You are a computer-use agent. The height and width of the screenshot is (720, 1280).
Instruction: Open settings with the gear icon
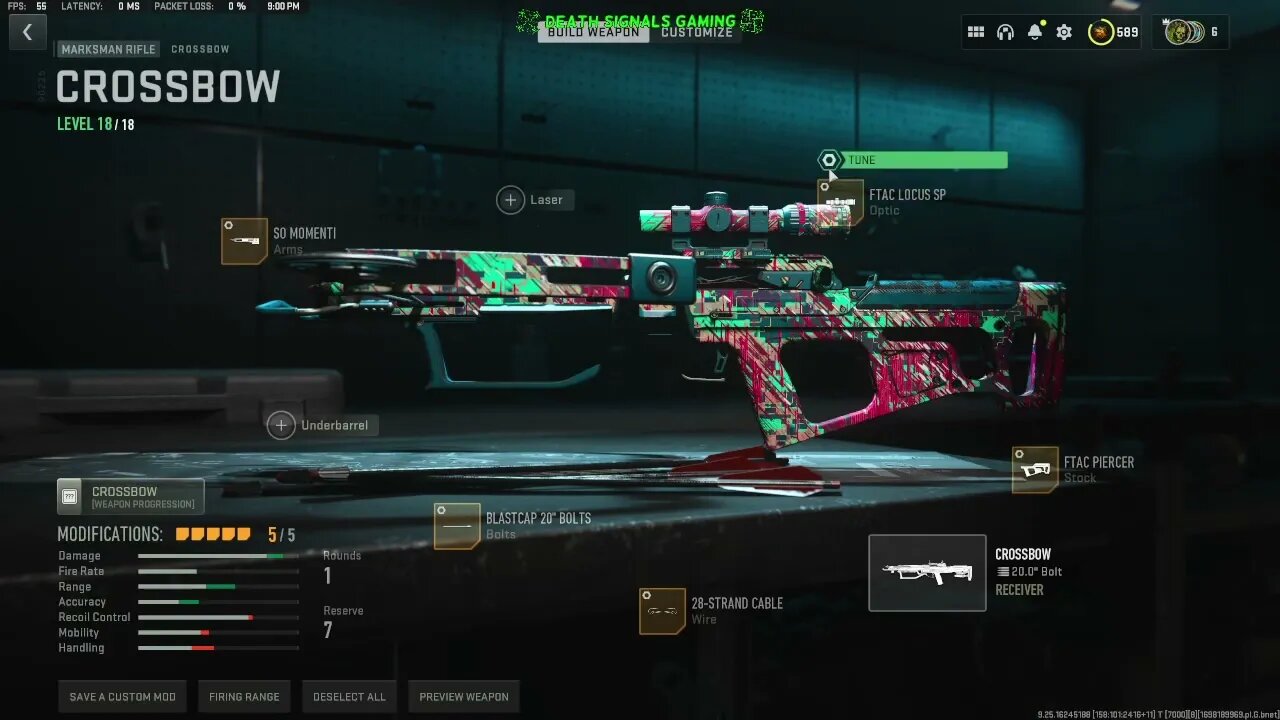[1064, 32]
